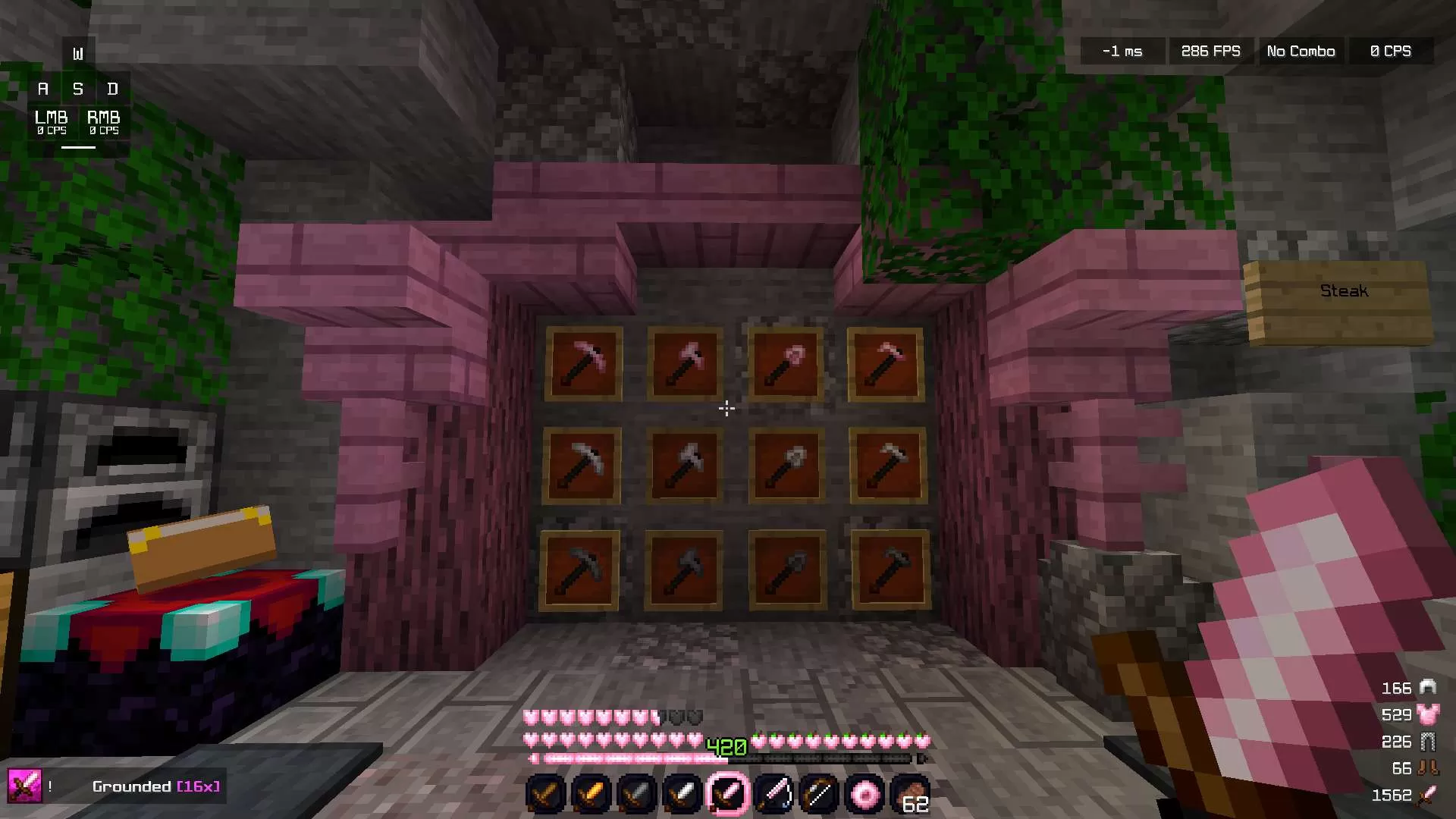Click the axe item frame in the middle row
1456x819 pixels.
684,465
